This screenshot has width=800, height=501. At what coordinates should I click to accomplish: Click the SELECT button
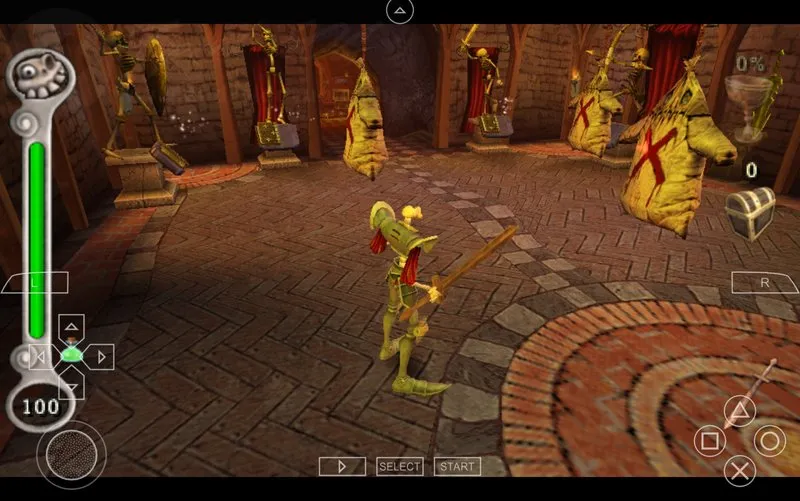(x=400, y=466)
